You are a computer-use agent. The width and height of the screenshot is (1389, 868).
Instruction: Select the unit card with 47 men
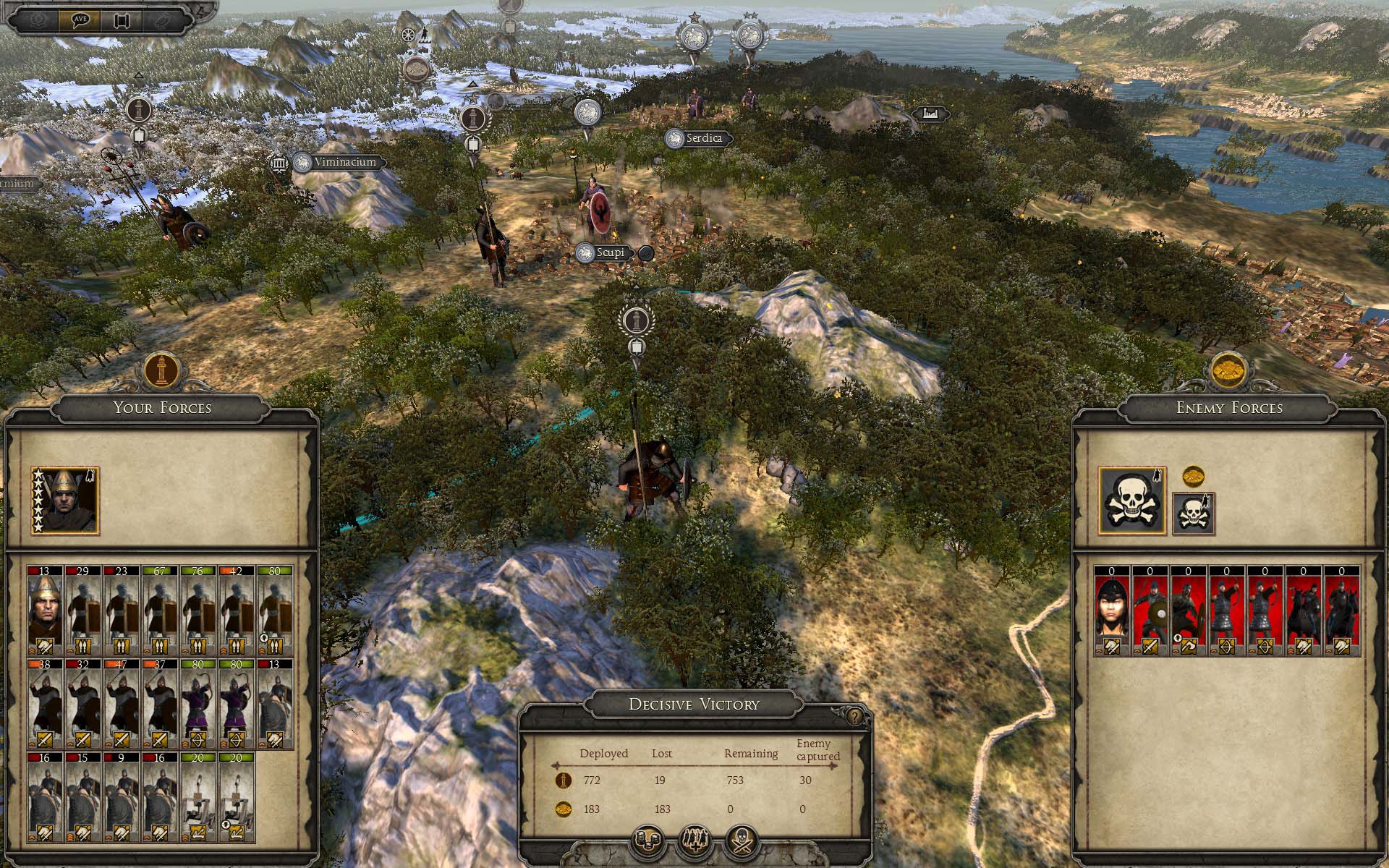(x=122, y=704)
